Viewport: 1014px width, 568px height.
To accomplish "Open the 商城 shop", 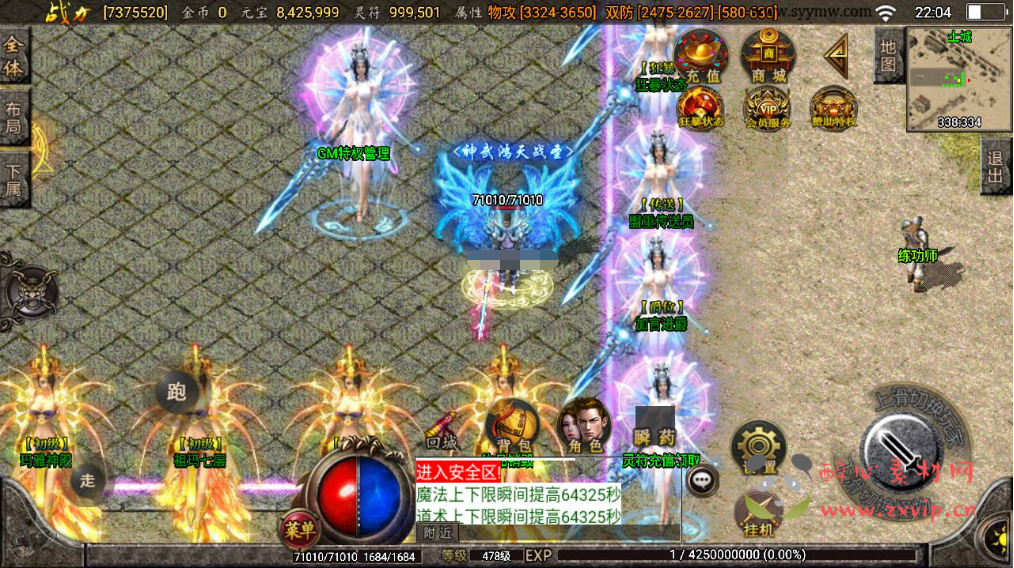I will [x=767, y=55].
